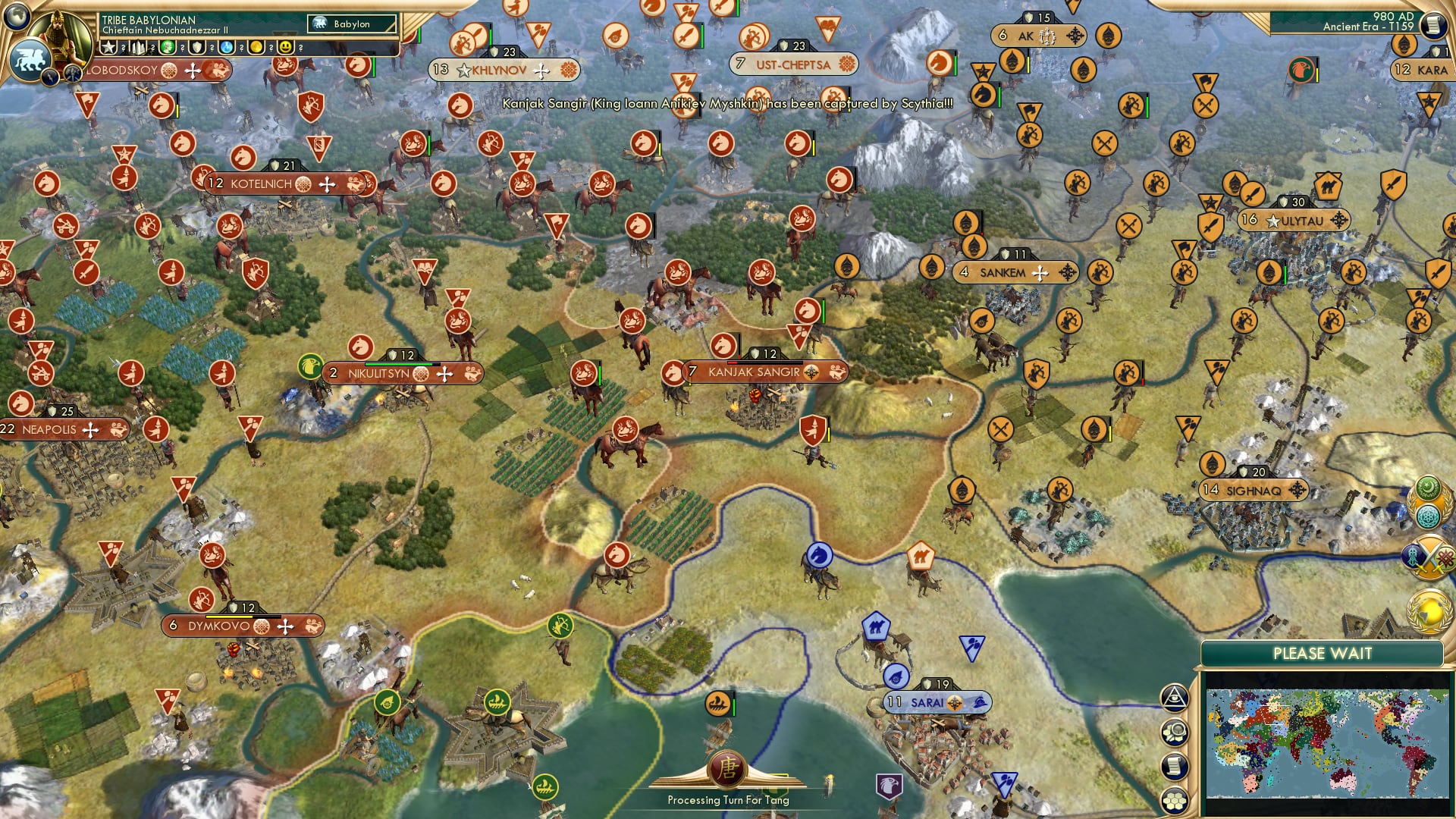Screen dimensions: 1456x819
Task: Open the crescent religion notification medal
Action: [1427, 488]
